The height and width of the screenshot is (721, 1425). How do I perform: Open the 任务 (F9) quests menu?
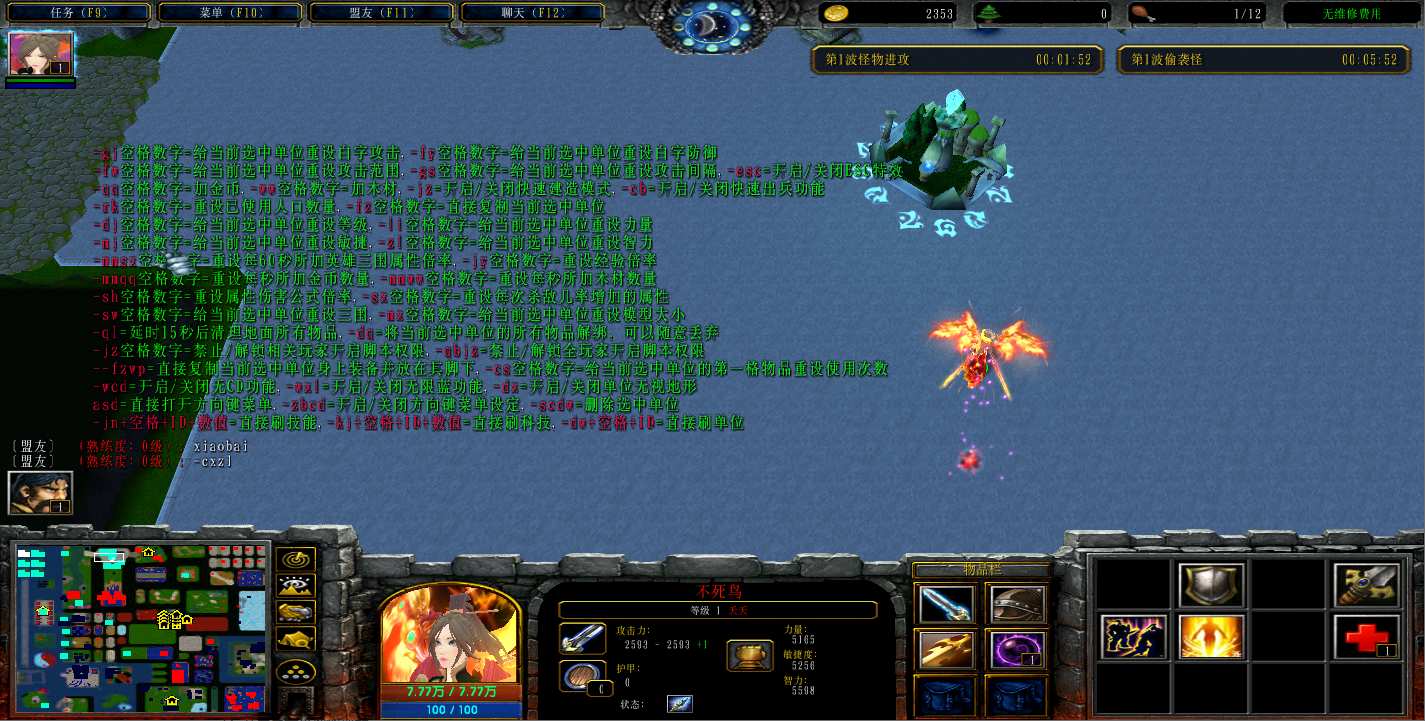pyautogui.click(x=76, y=13)
